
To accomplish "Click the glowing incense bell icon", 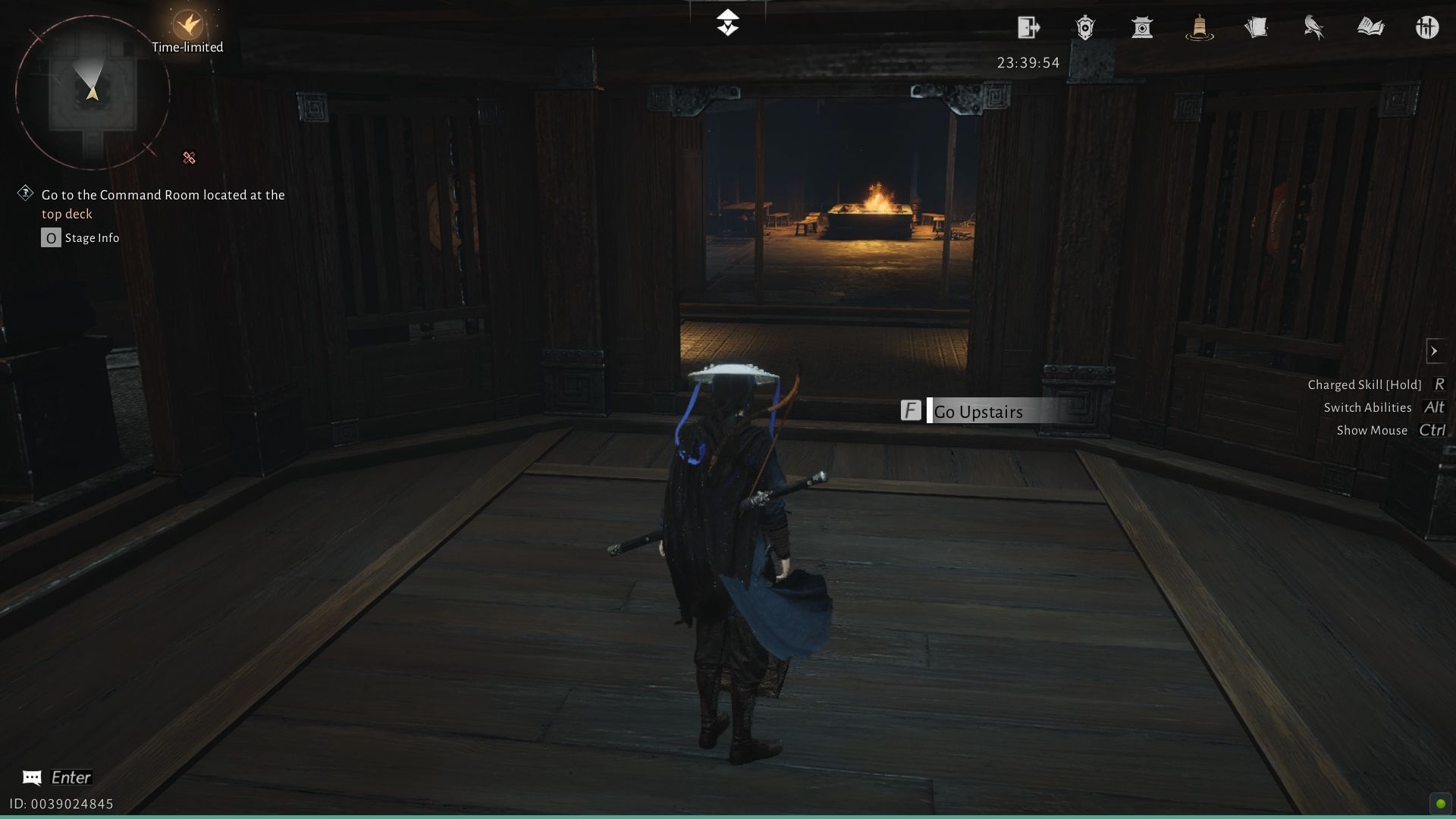I will 1199,27.
